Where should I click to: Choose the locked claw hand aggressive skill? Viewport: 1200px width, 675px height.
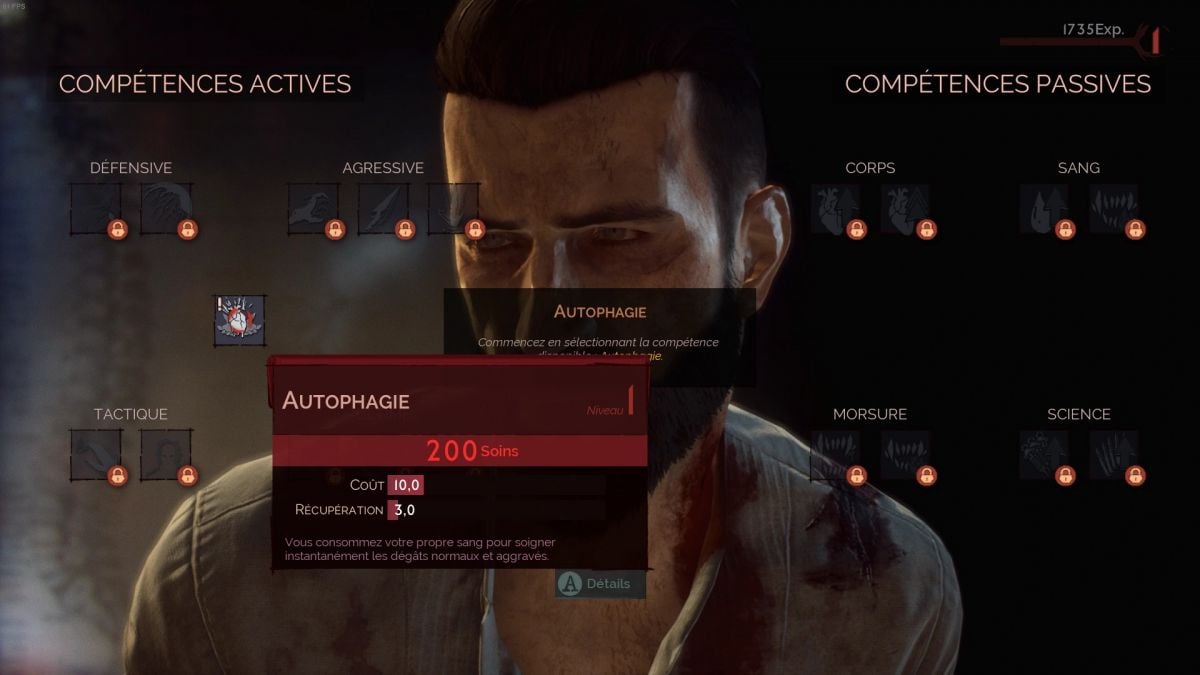tap(313, 209)
